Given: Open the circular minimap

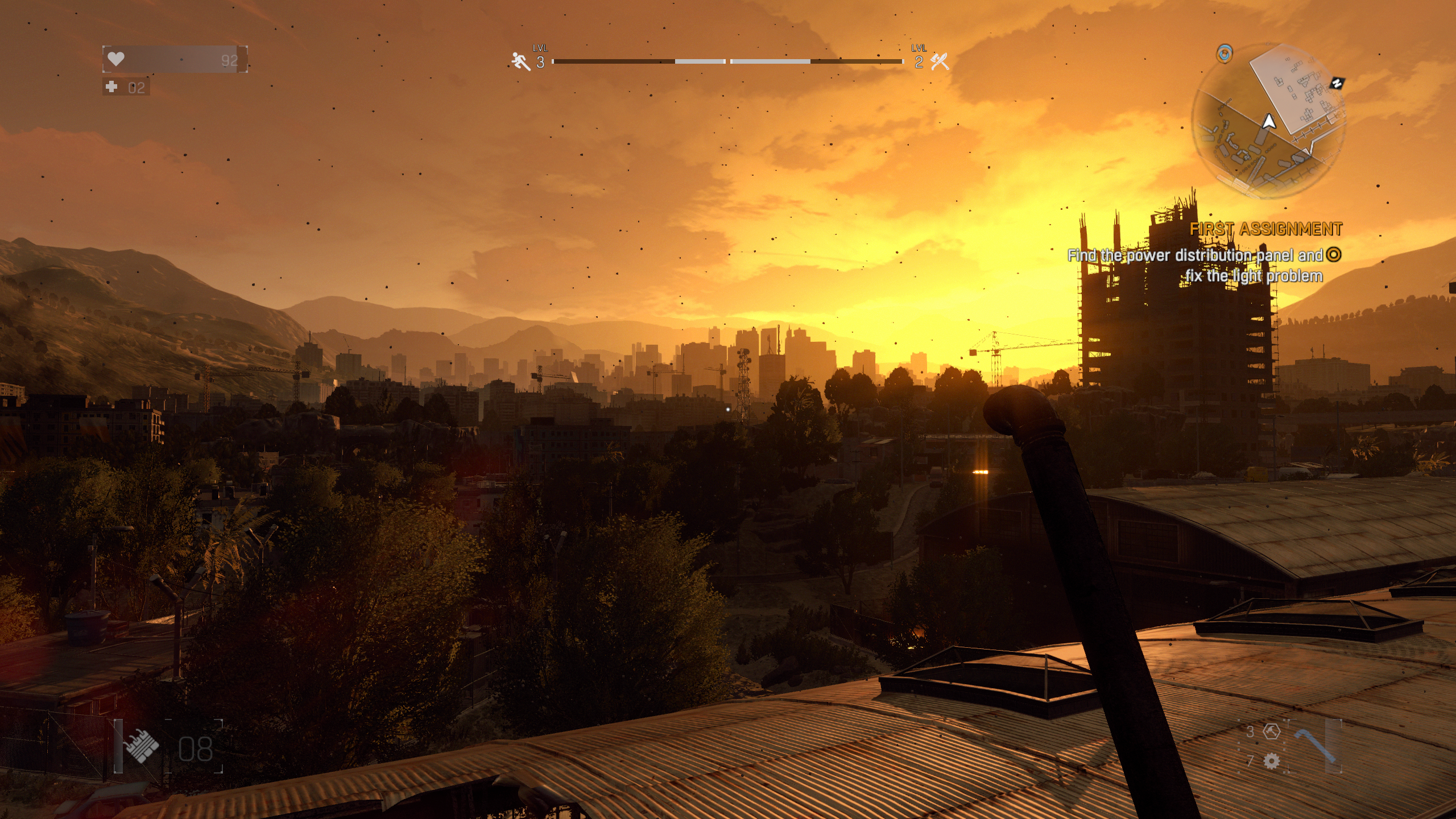Looking at the screenshot, I should click(1268, 121).
